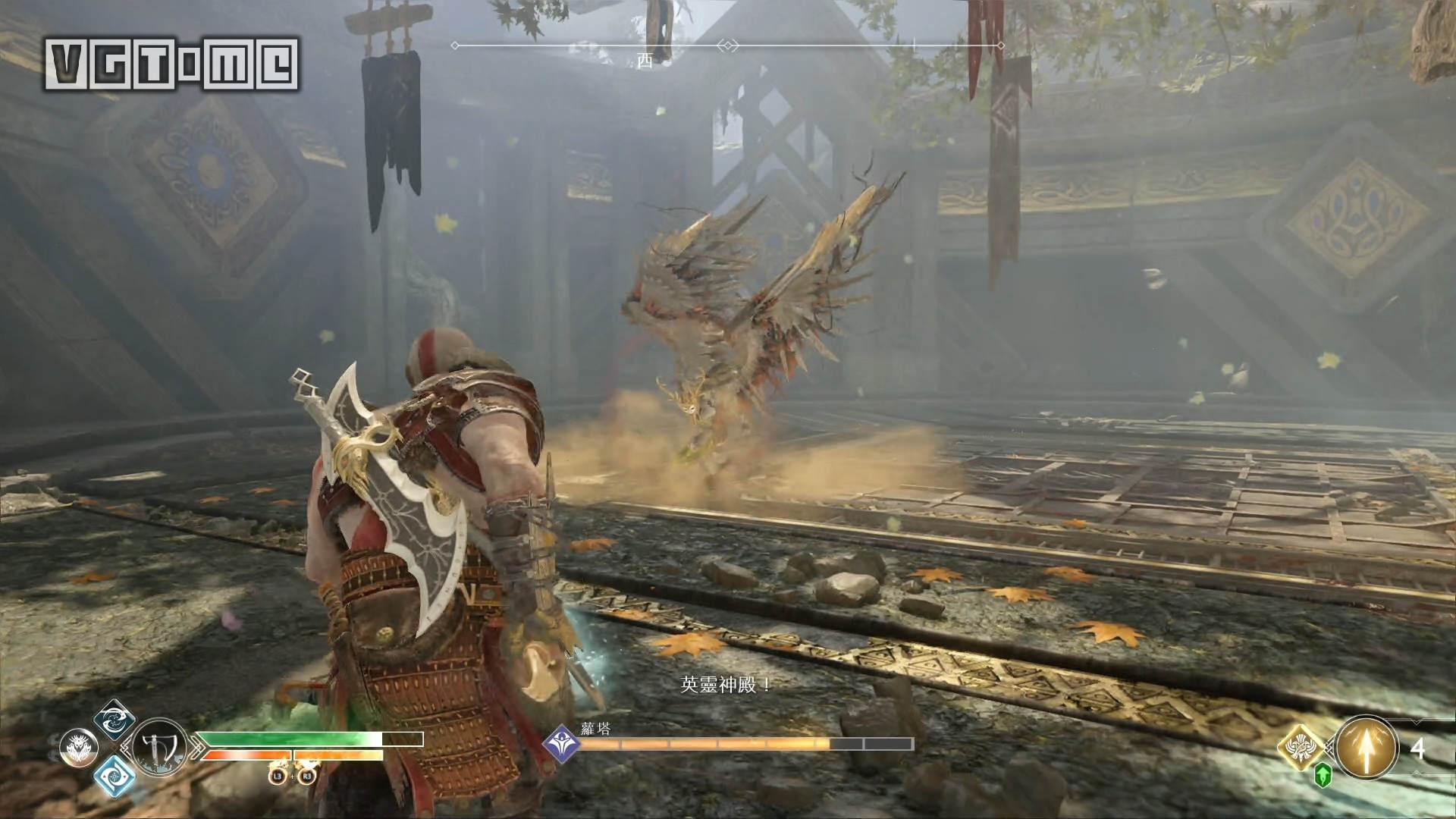Expand the right compass diamond marker

pos(1001,45)
